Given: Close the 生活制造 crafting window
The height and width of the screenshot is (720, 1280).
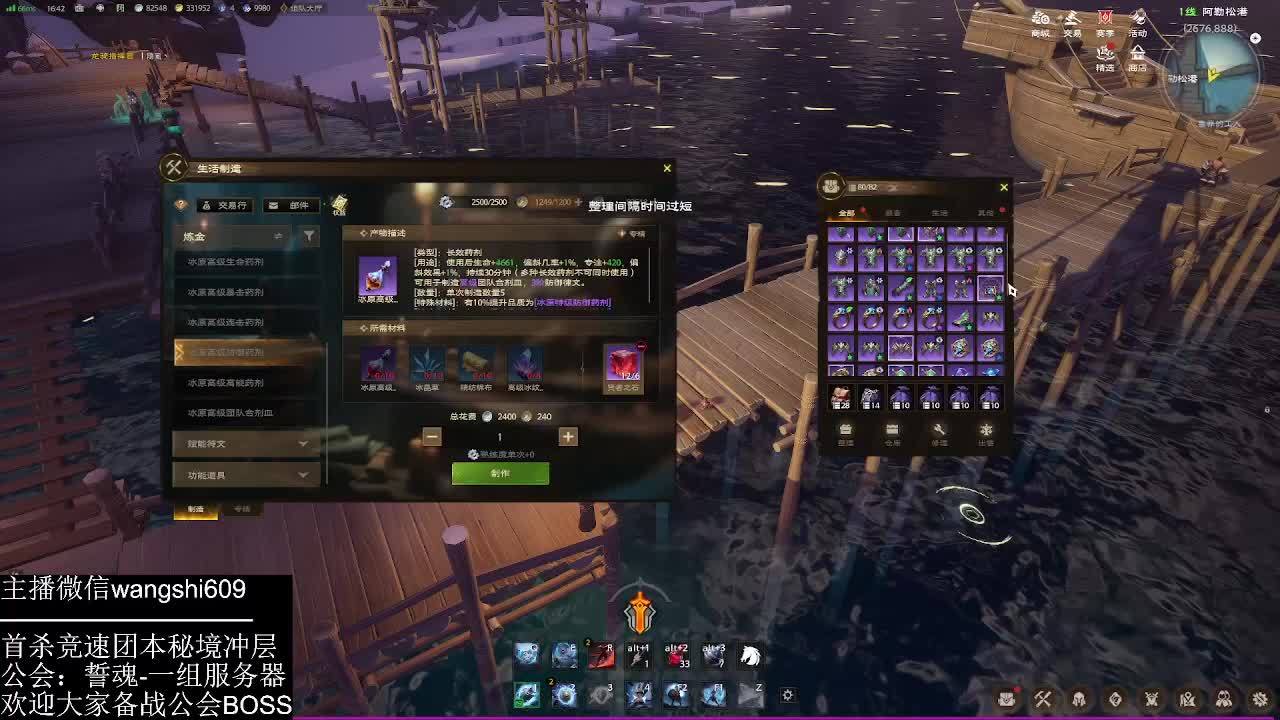Looking at the screenshot, I should click(667, 168).
